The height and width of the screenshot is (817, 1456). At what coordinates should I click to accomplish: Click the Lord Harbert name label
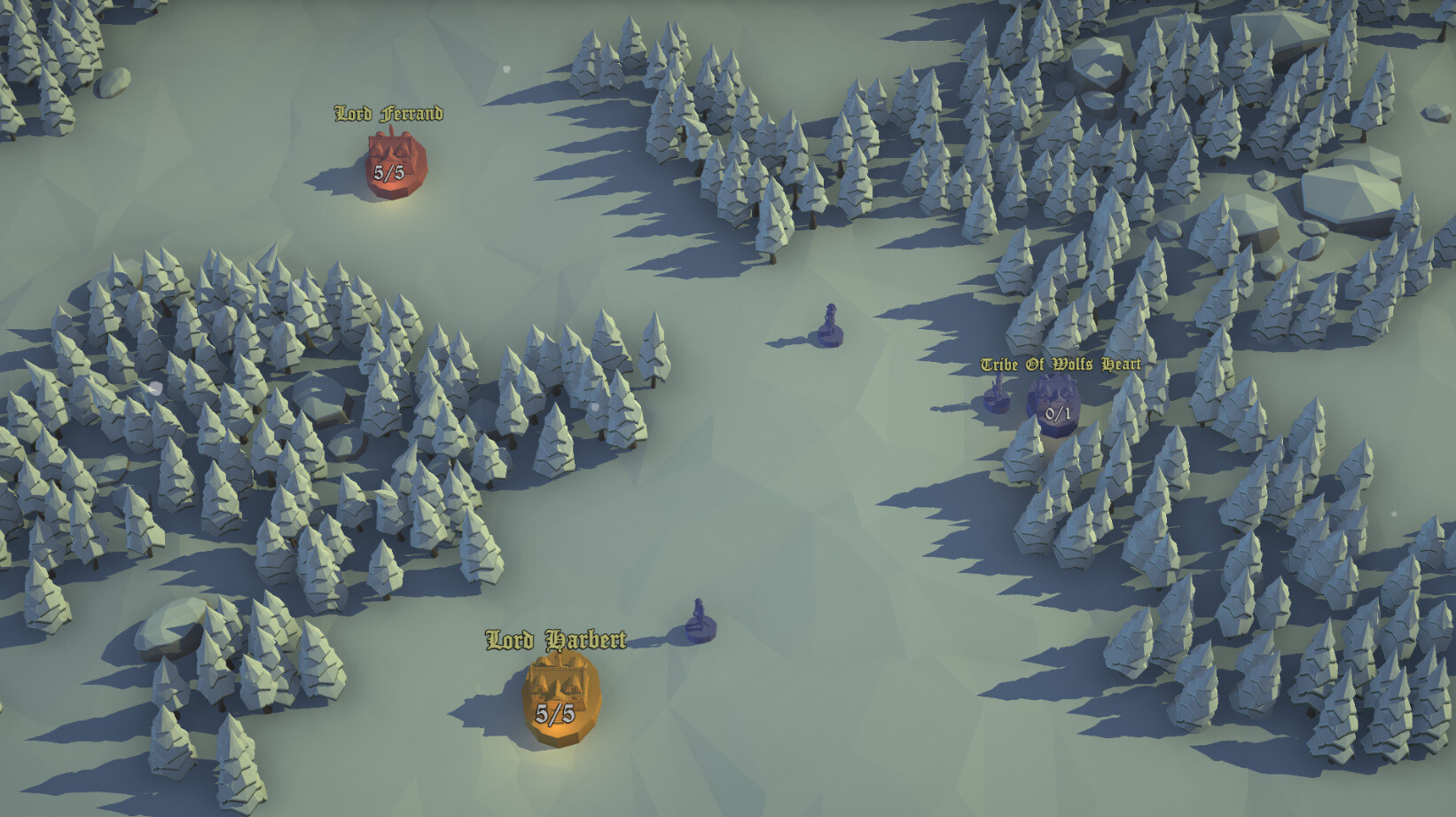tap(557, 637)
